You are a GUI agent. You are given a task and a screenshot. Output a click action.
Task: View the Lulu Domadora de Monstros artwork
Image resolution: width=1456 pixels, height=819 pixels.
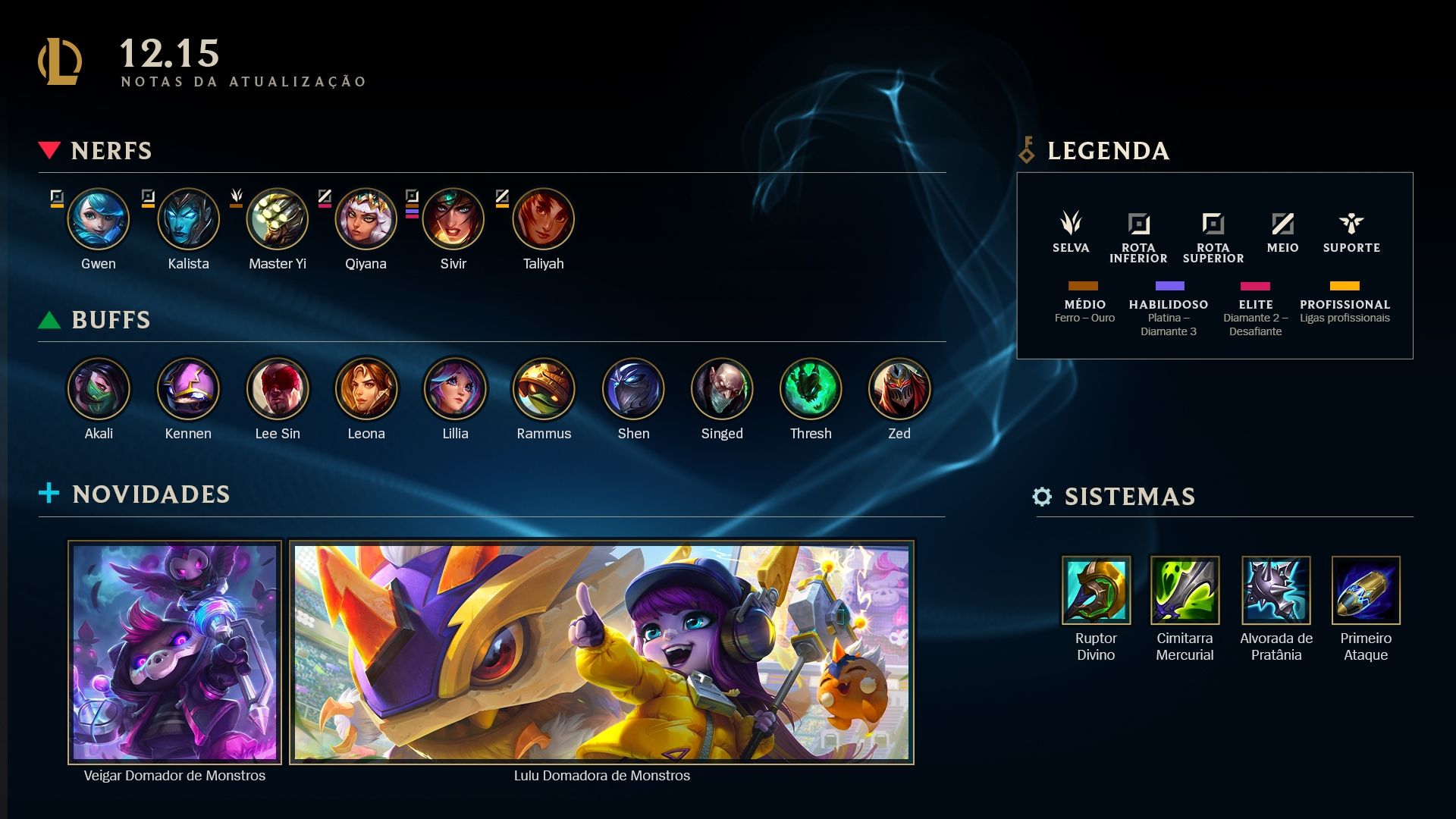(601, 652)
